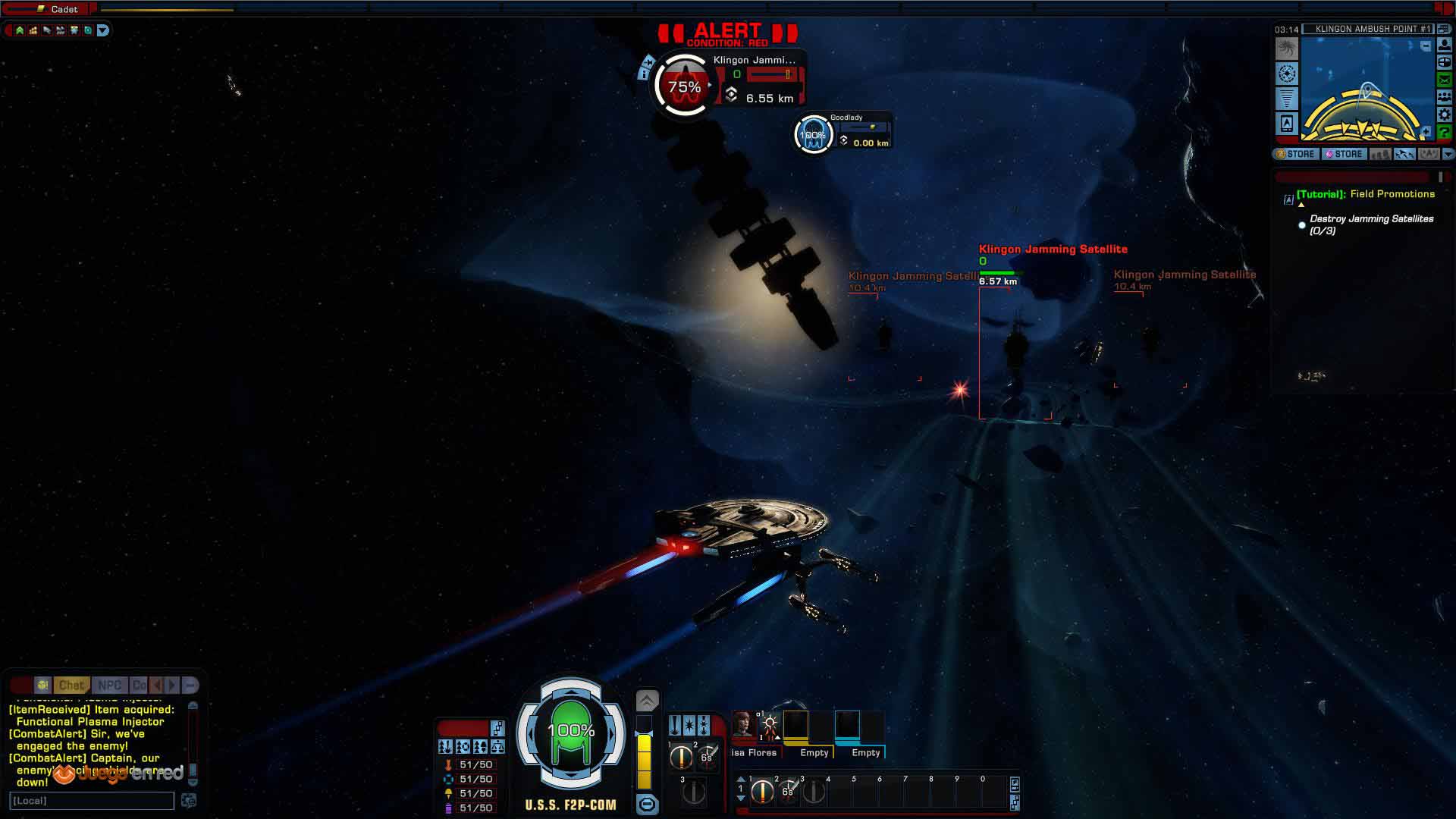Open the social contacts icon beside minimap

1445,97
